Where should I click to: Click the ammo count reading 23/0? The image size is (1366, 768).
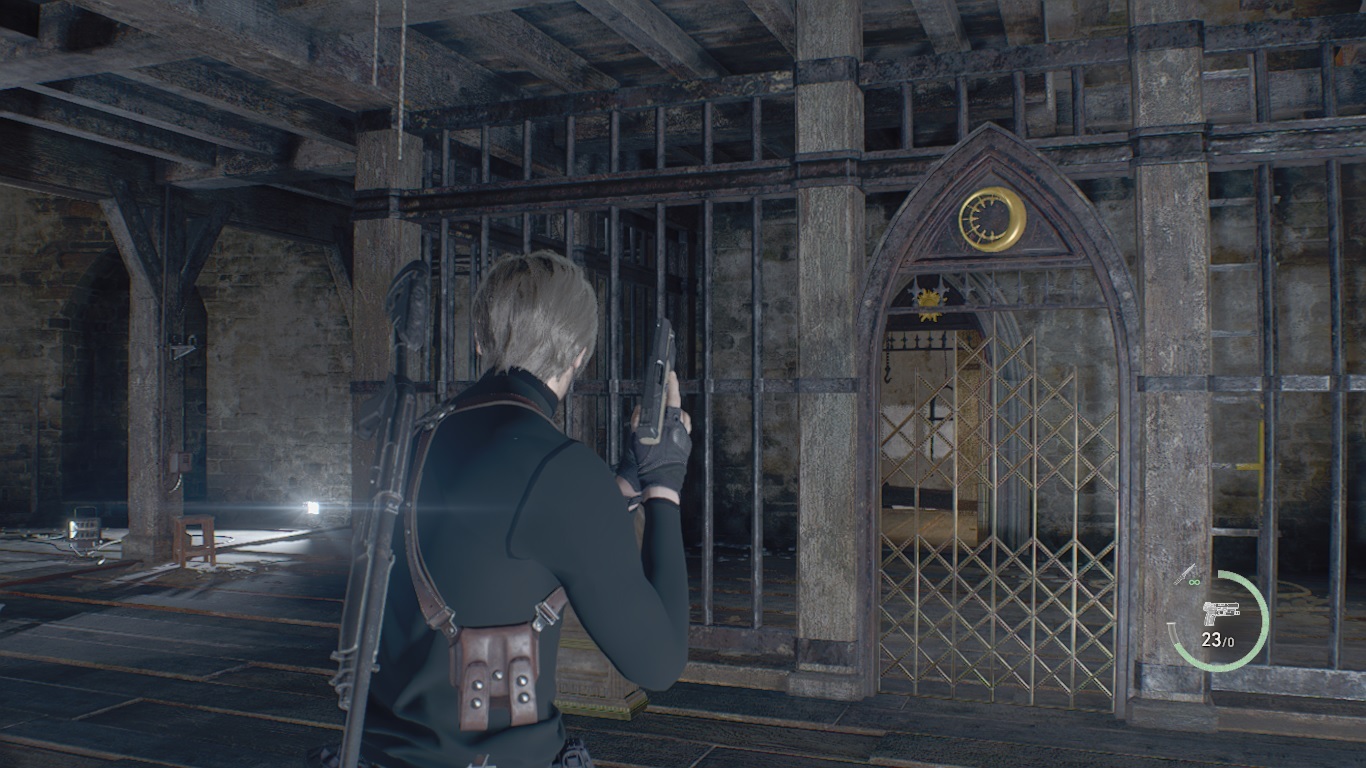coord(1217,640)
